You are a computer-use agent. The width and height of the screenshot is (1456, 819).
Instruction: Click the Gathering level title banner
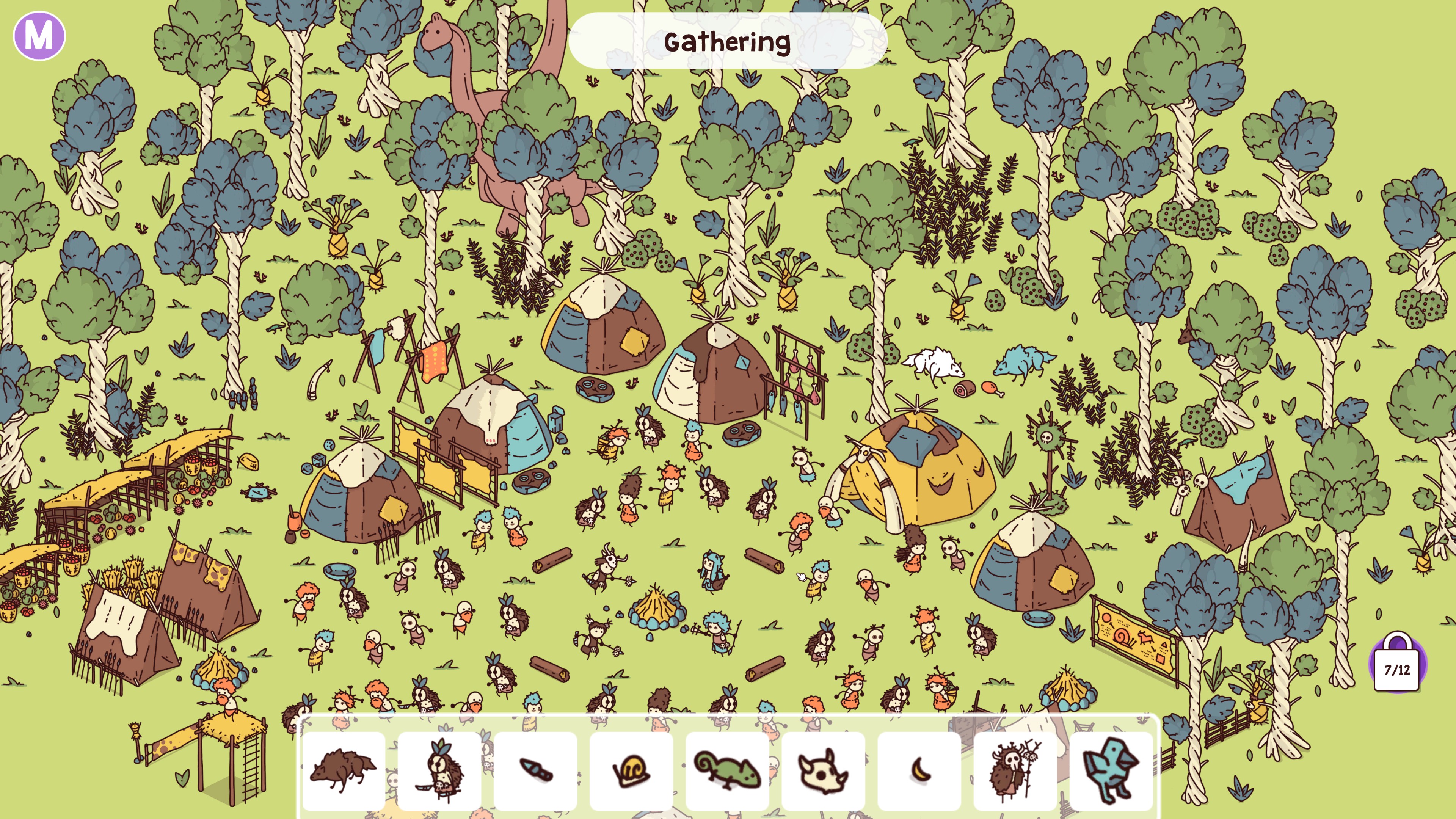(x=728, y=41)
